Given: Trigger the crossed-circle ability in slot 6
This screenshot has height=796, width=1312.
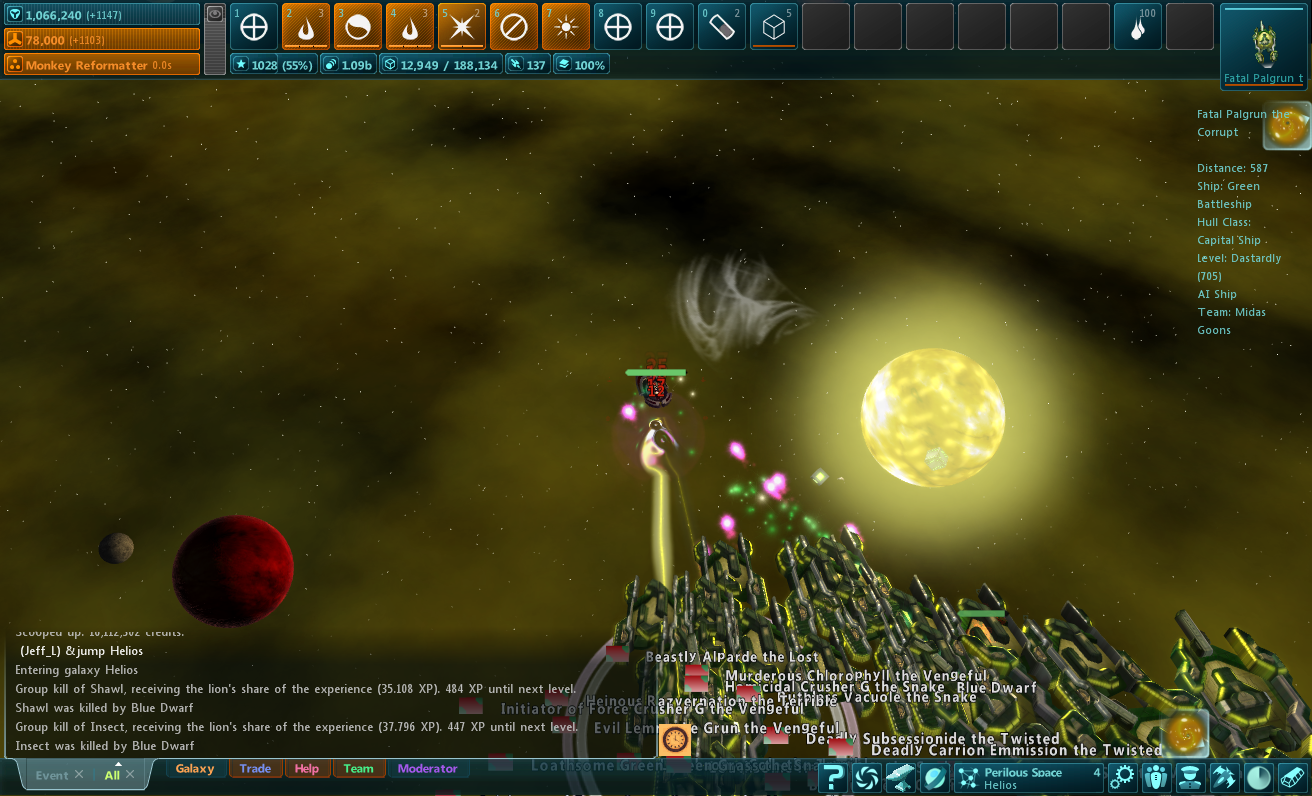Looking at the screenshot, I should tap(514, 27).
